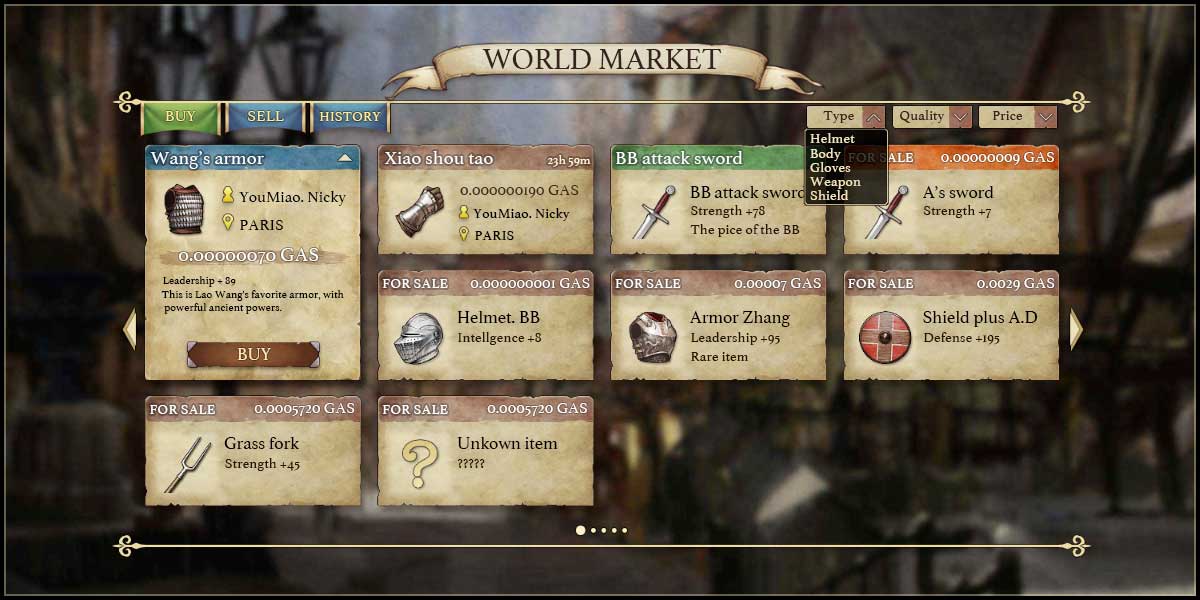Filter by Weapon type
The height and width of the screenshot is (600, 1200).
pos(835,182)
